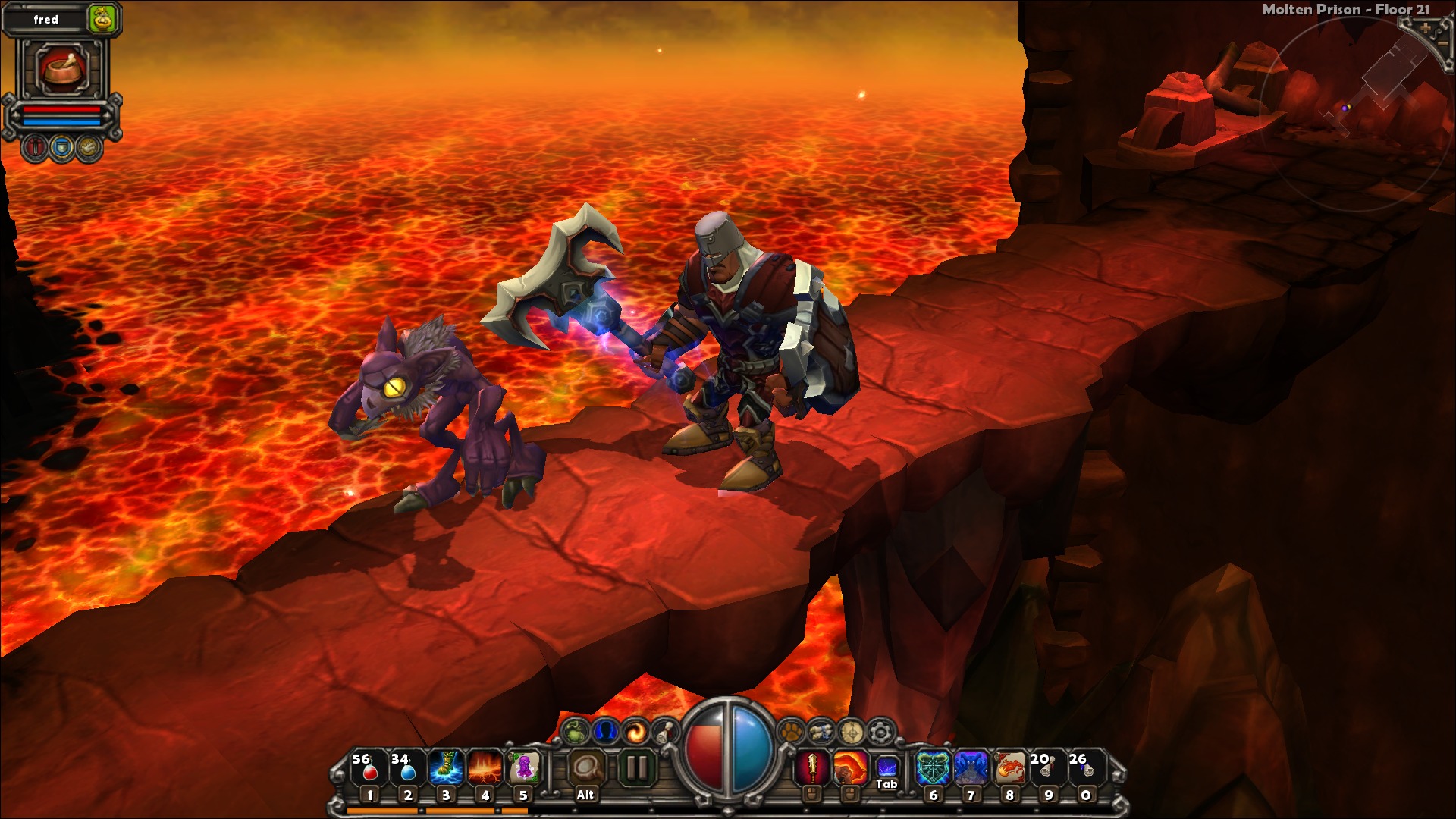Open the pet inventory bag next to fred
The image size is (1456, 819).
[102, 19]
